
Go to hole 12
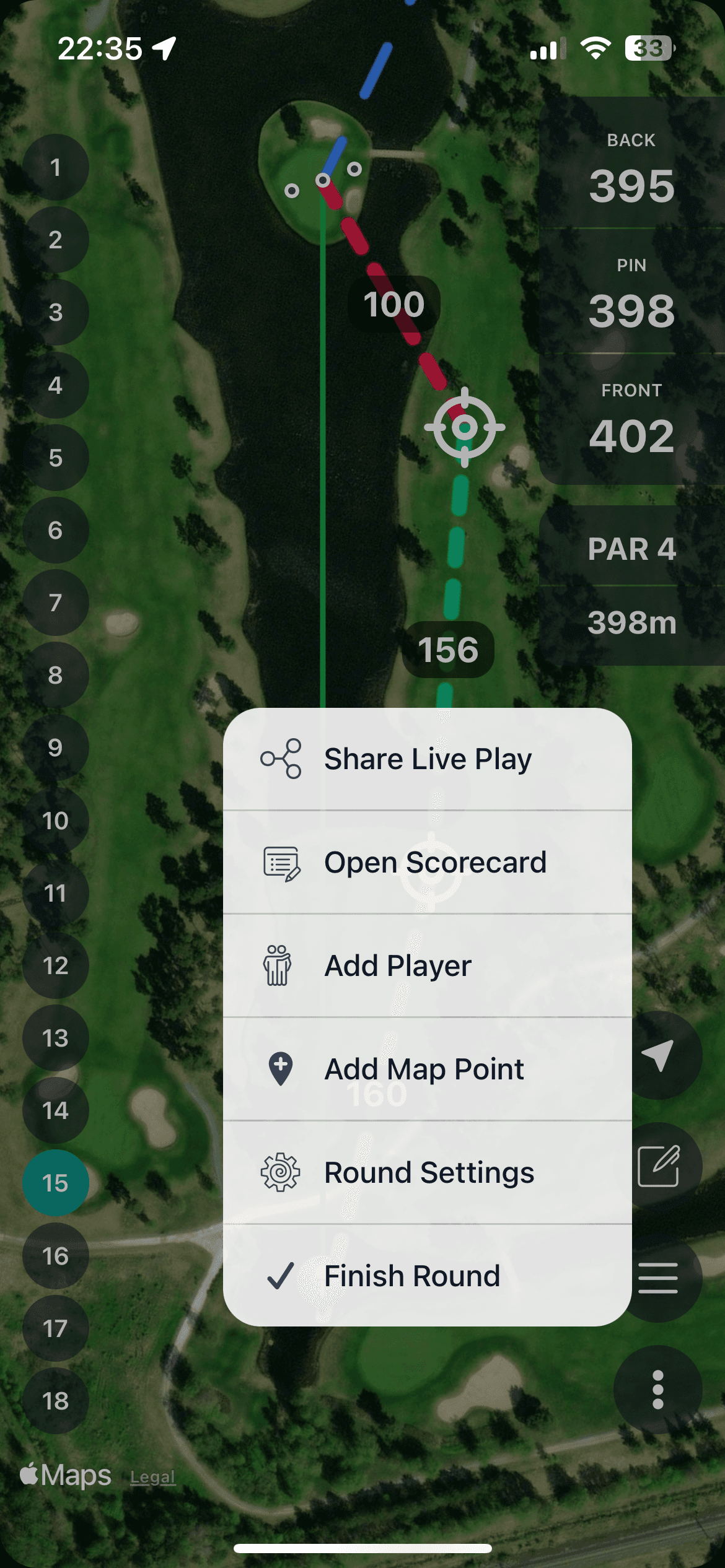56,965
